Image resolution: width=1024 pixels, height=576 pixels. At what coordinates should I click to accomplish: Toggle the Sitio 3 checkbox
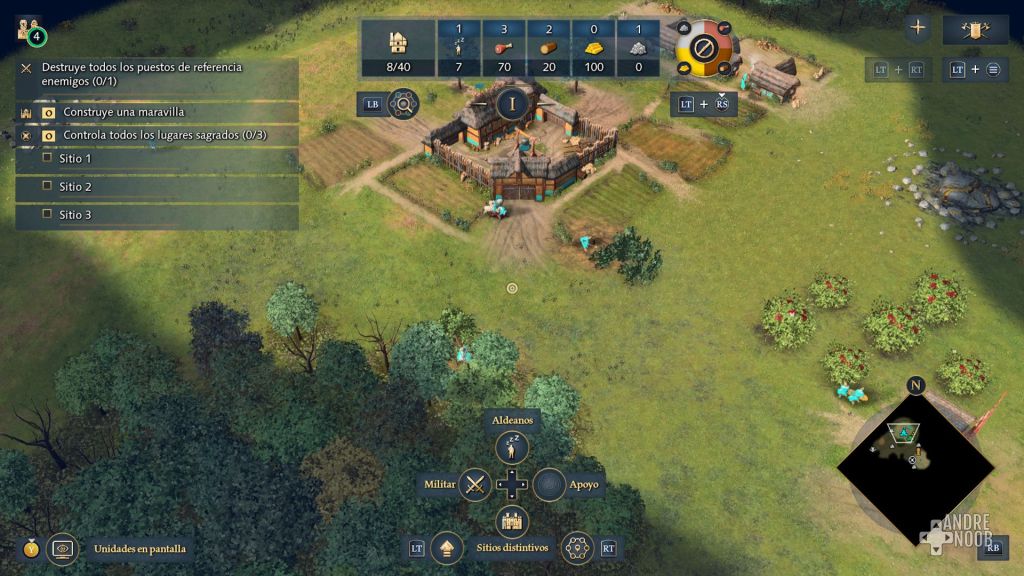47,214
